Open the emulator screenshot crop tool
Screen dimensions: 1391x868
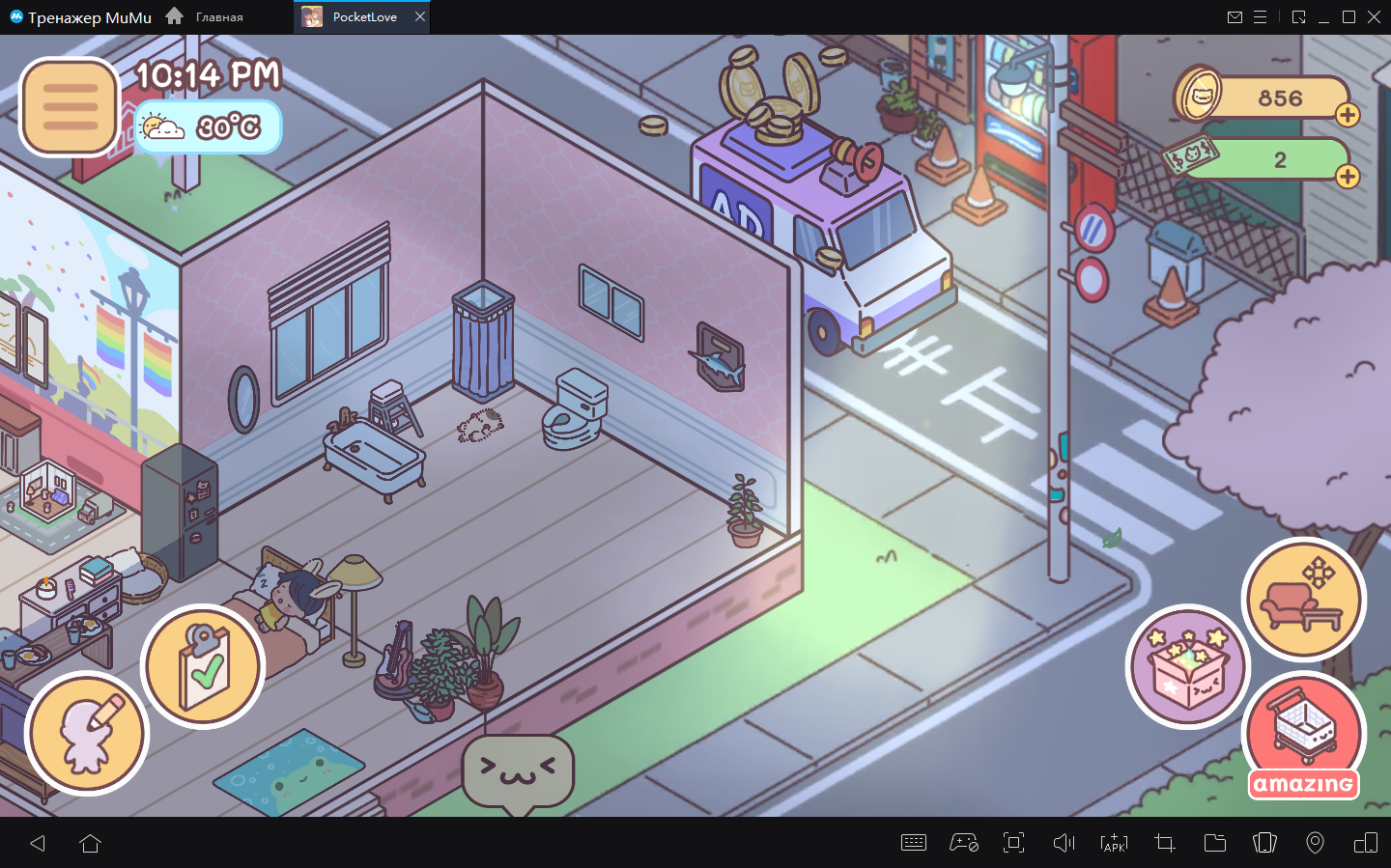click(1164, 843)
